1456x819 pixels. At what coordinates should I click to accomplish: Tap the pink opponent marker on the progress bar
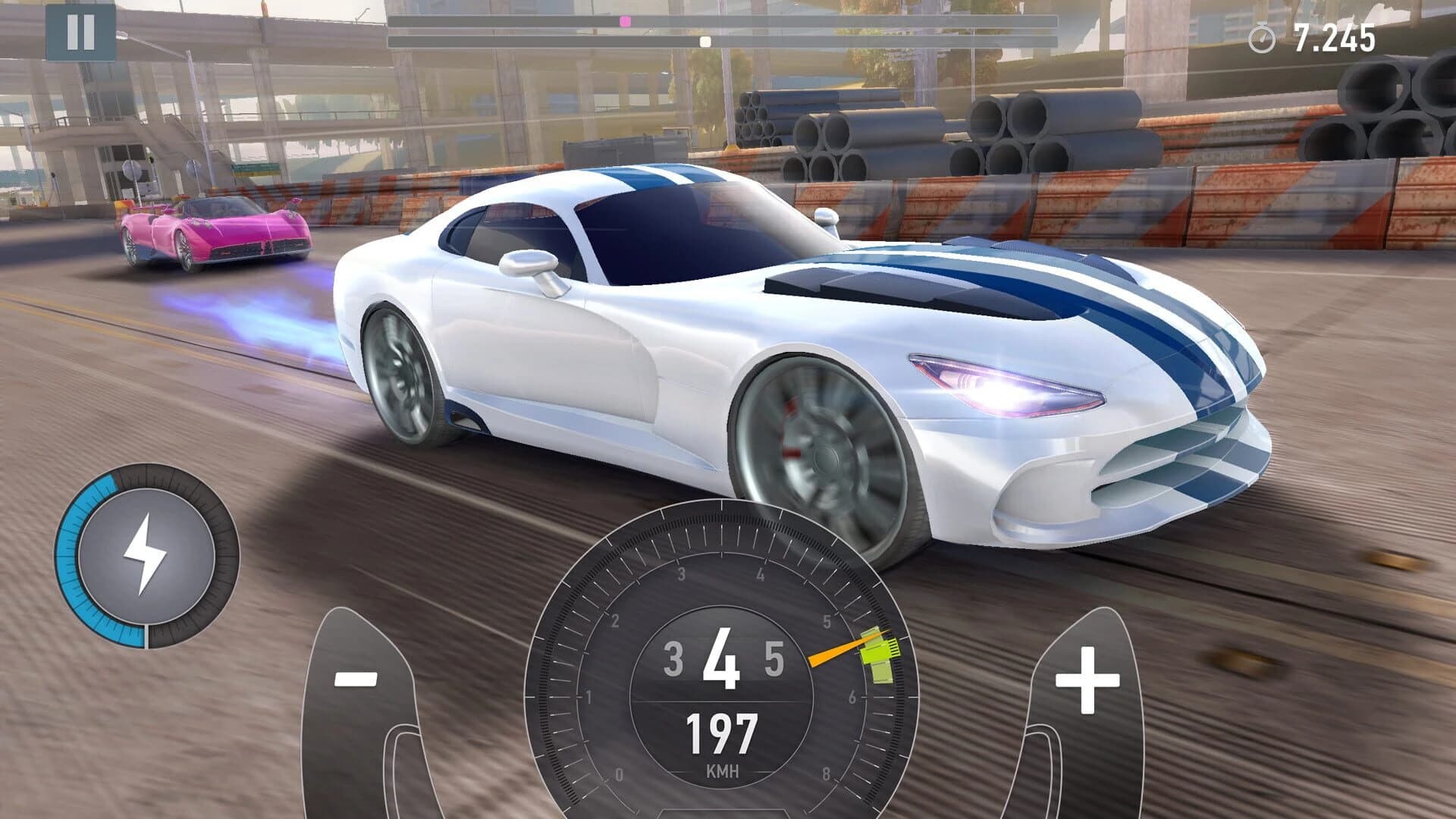coord(626,20)
